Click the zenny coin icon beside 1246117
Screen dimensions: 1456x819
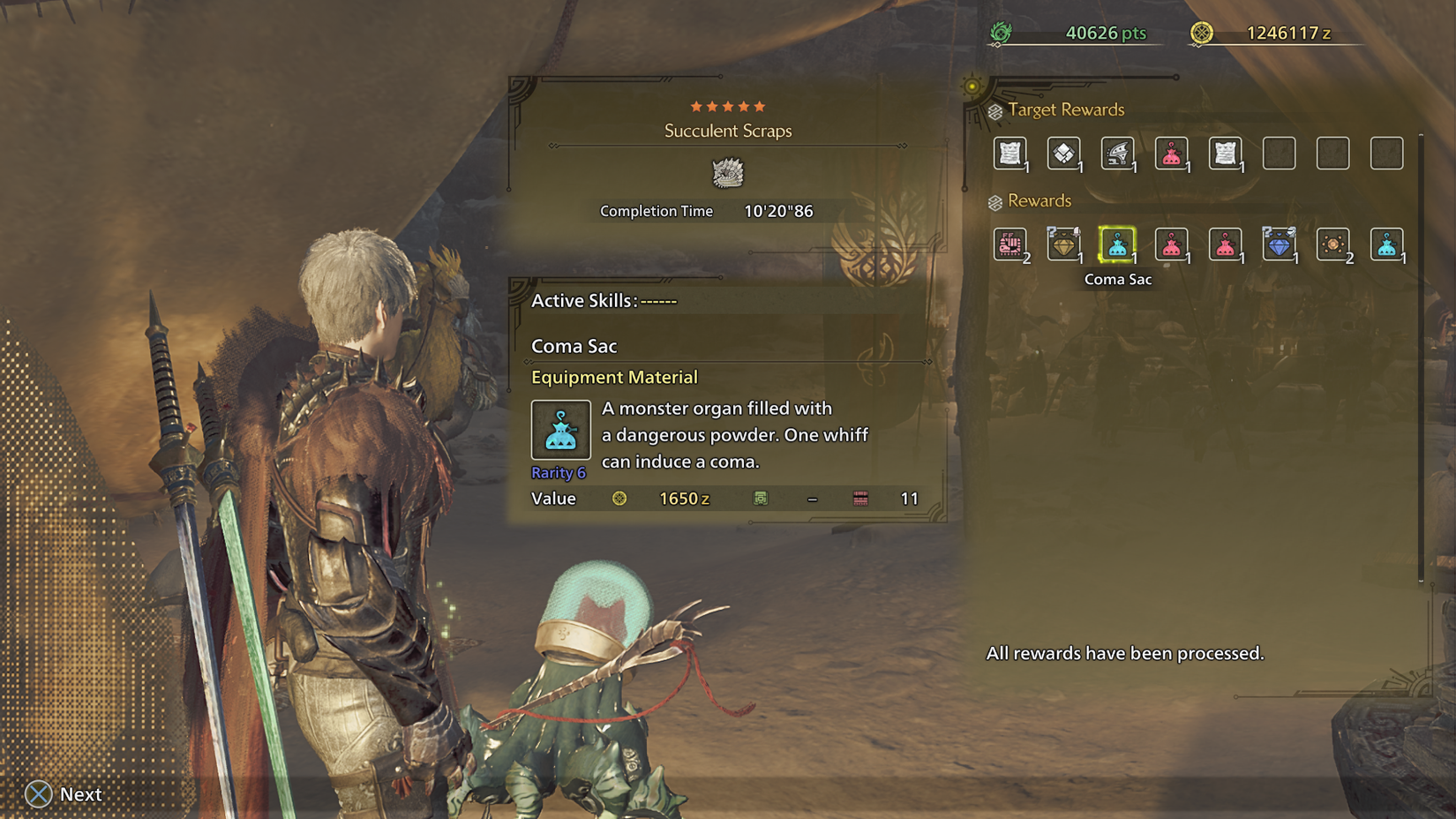click(1202, 33)
